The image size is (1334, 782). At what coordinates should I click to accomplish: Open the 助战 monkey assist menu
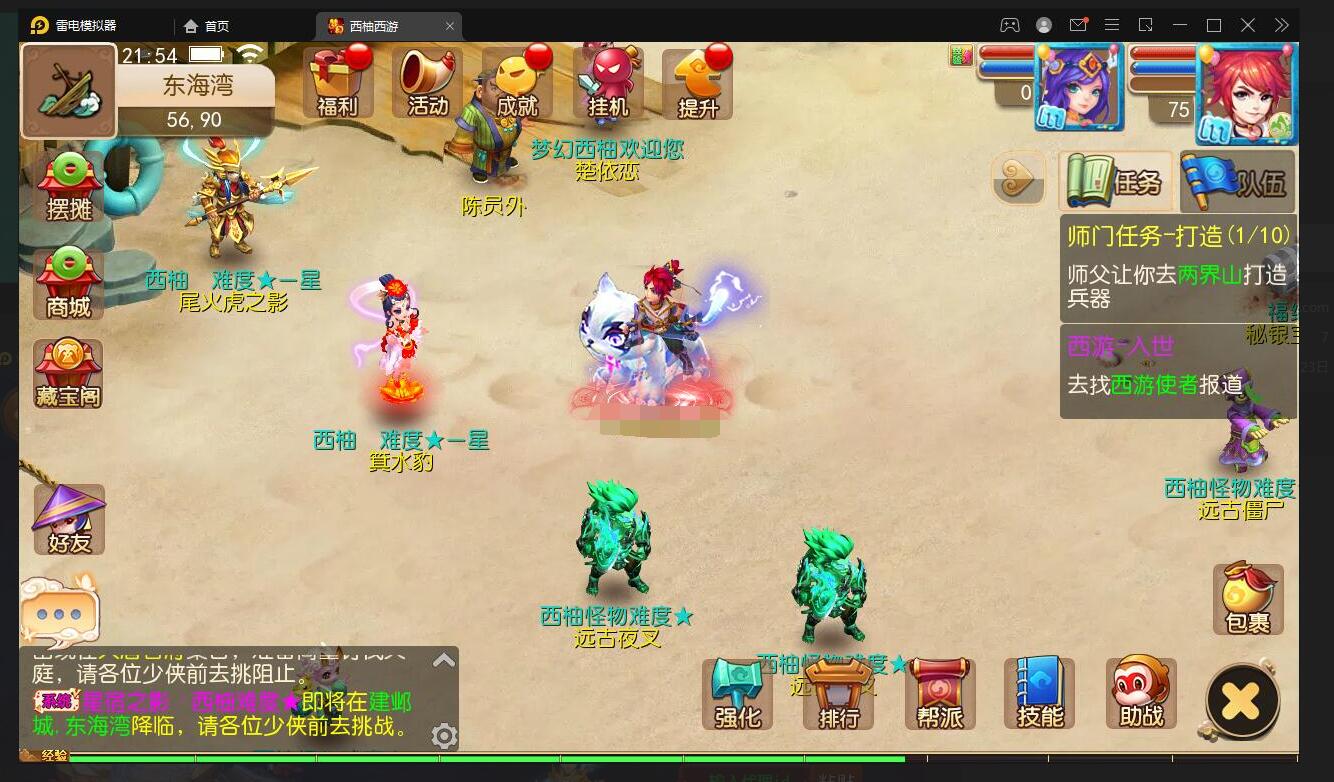[x=1141, y=694]
